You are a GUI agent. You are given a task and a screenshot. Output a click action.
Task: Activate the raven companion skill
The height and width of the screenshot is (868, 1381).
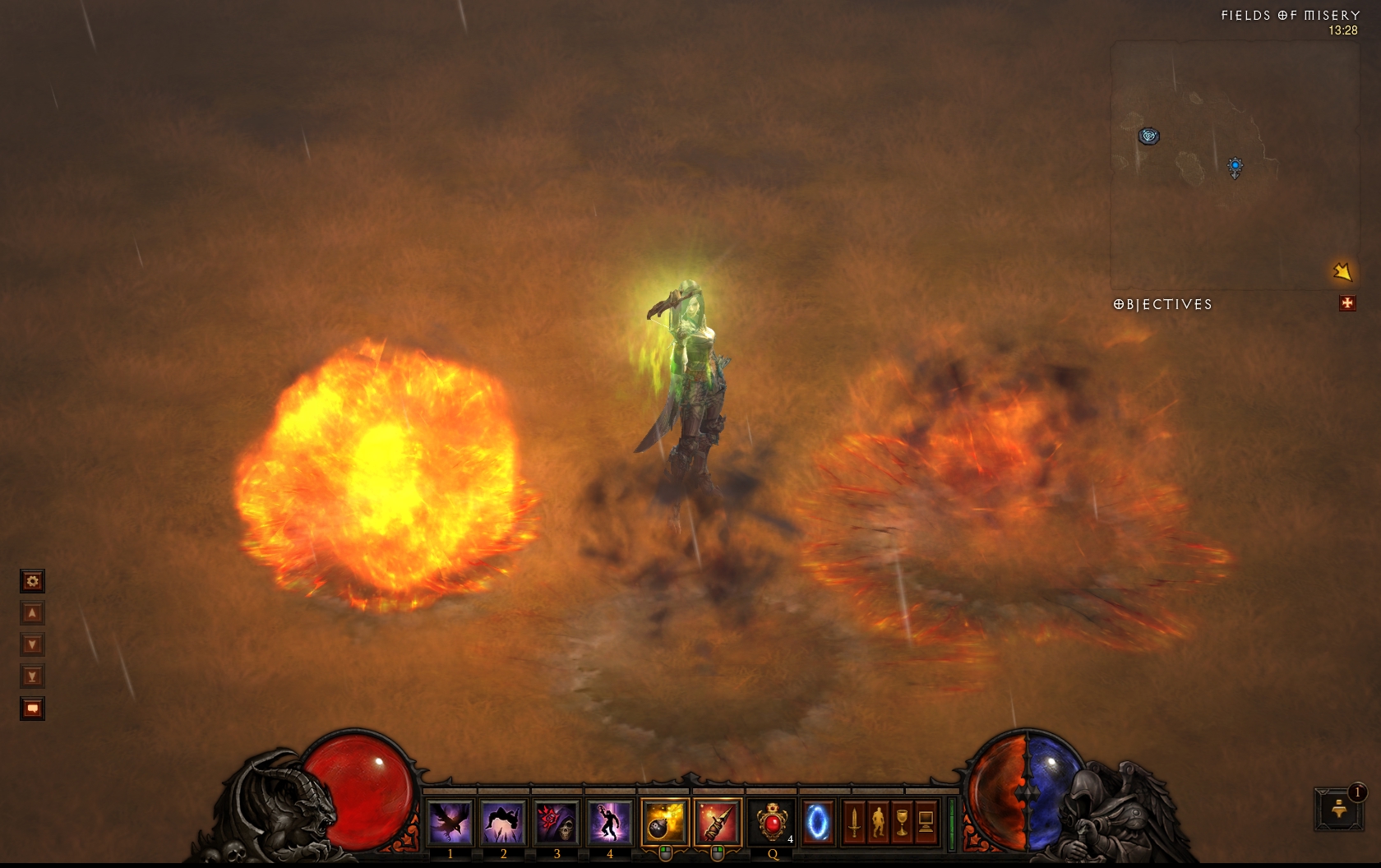[x=450, y=821]
